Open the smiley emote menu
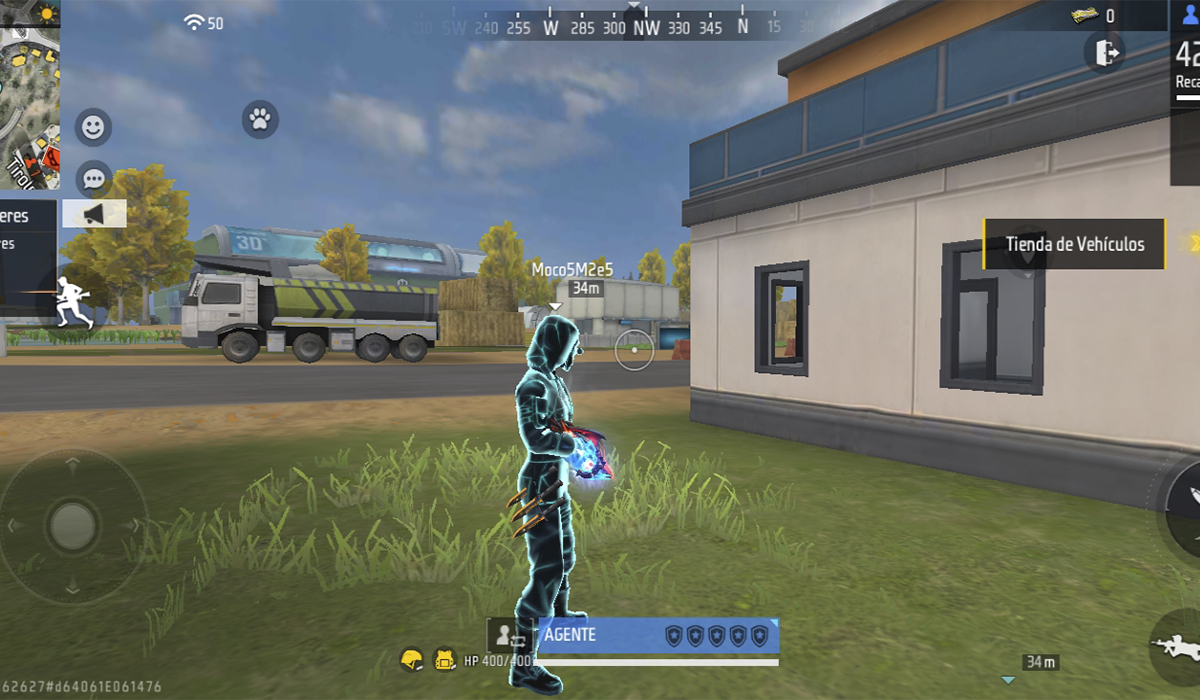 [93, 128]
